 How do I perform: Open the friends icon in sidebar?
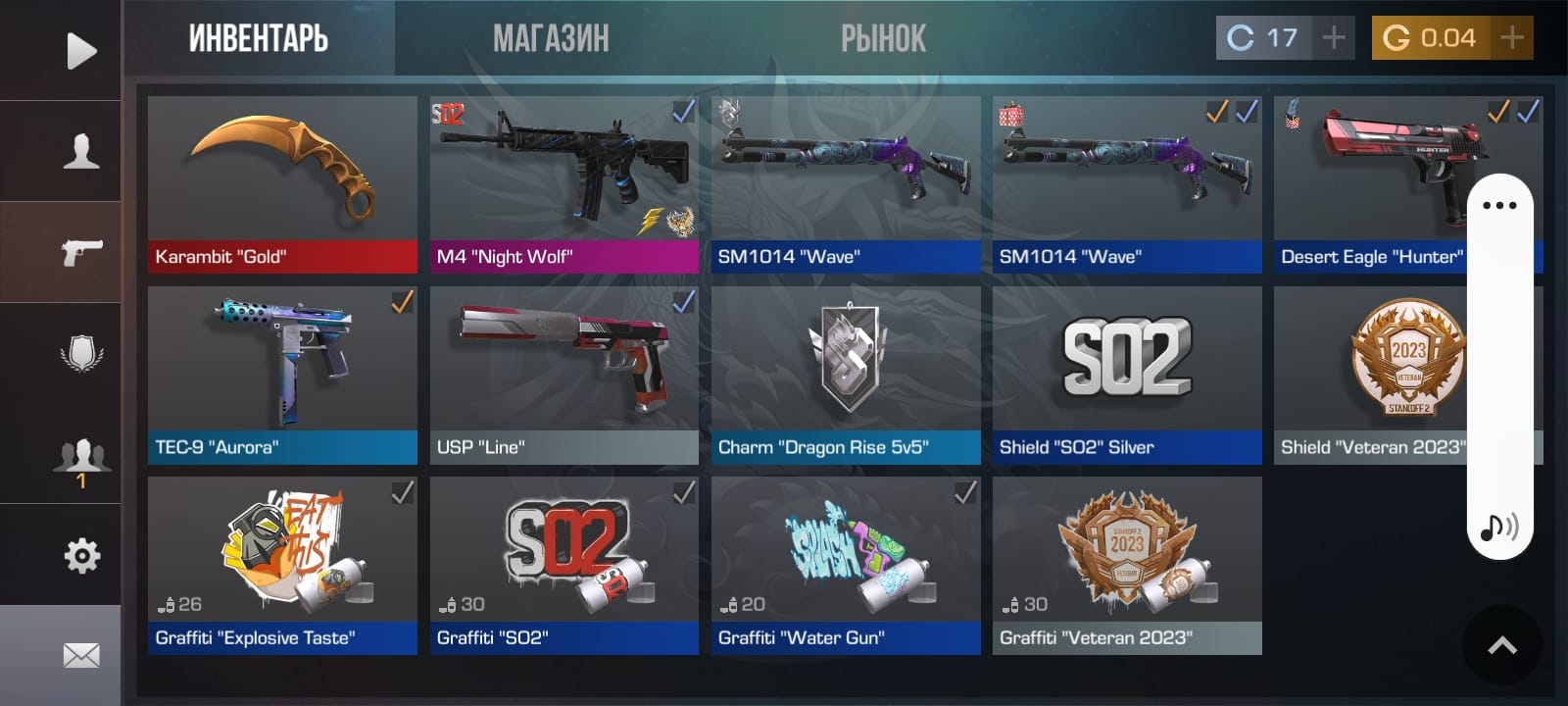coord(80,457)
